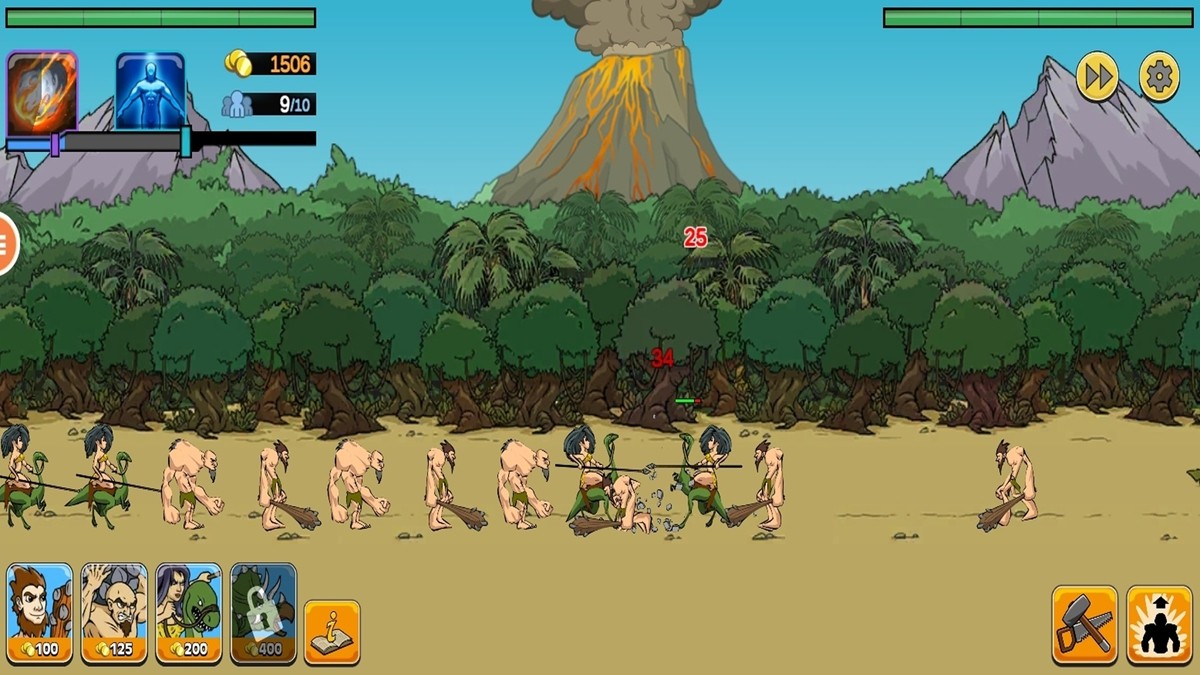Toggle fast-forward game speed
The height and width of the screenshot is (675, 1200).
pos(1097,77)
